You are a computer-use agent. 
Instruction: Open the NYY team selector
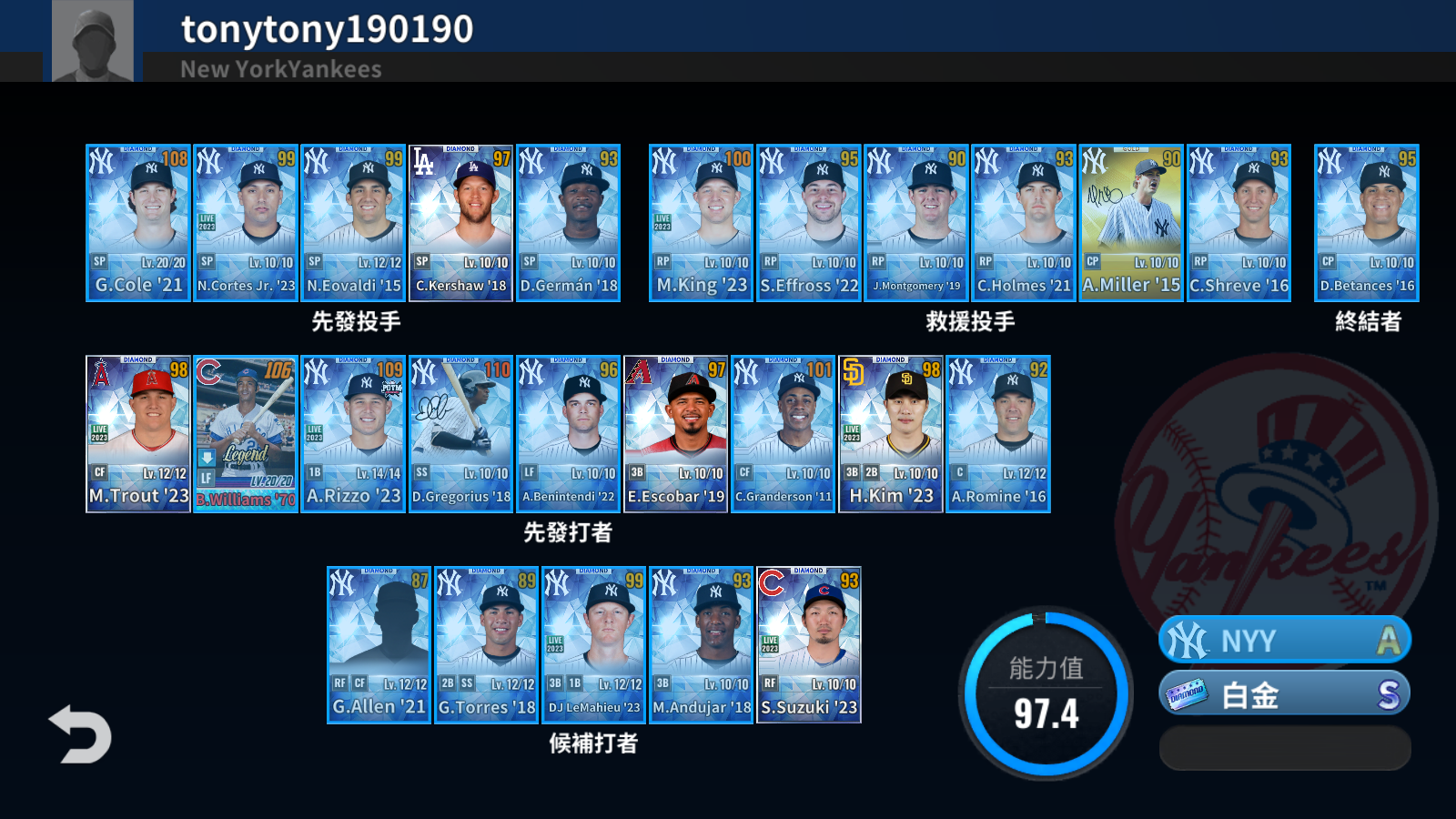(1283, 639)
